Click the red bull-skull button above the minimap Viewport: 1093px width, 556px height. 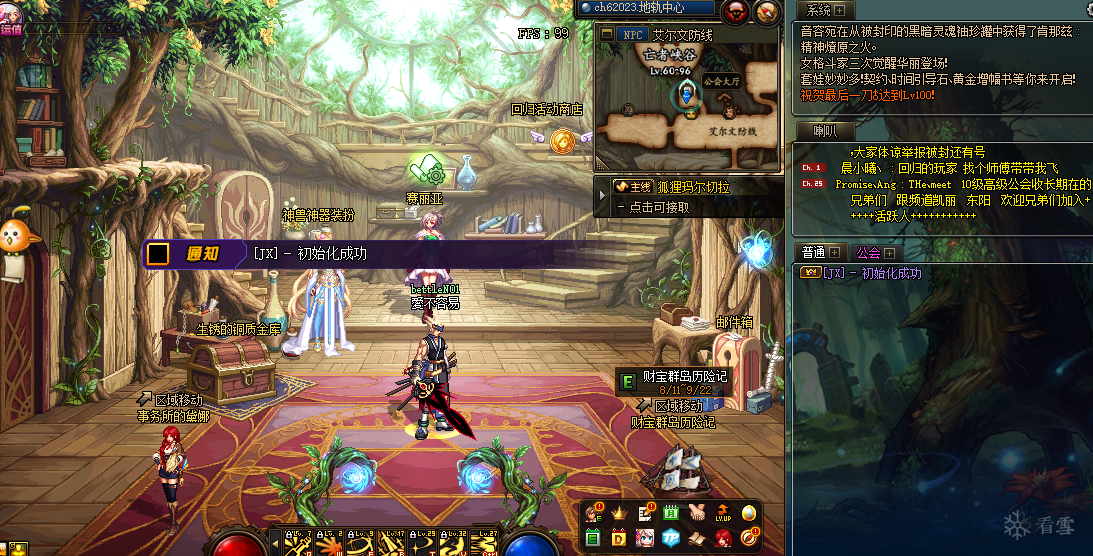click(736, 11)
